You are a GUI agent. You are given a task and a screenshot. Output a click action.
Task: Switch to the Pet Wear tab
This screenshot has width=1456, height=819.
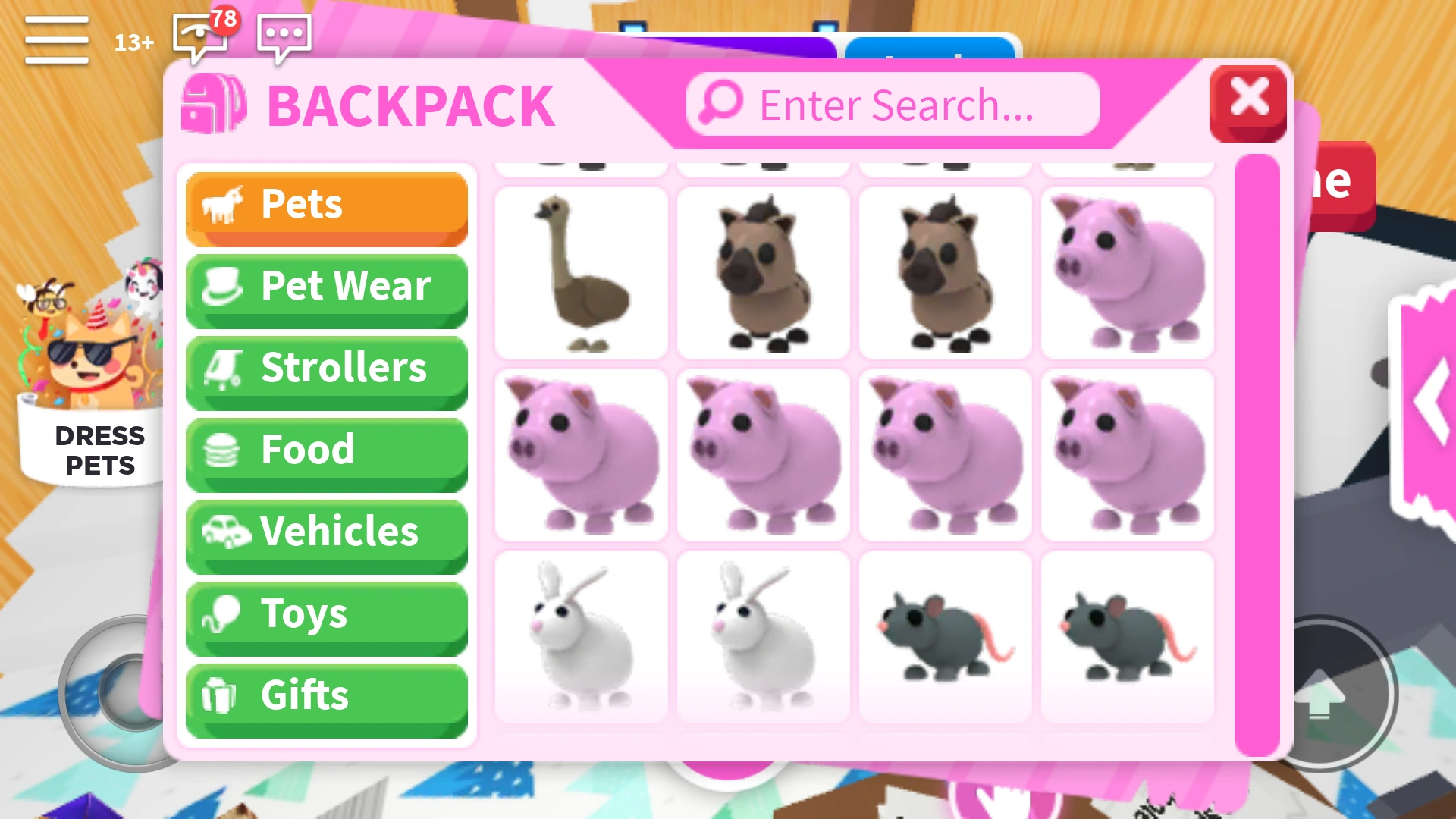[x=326, y=286]
